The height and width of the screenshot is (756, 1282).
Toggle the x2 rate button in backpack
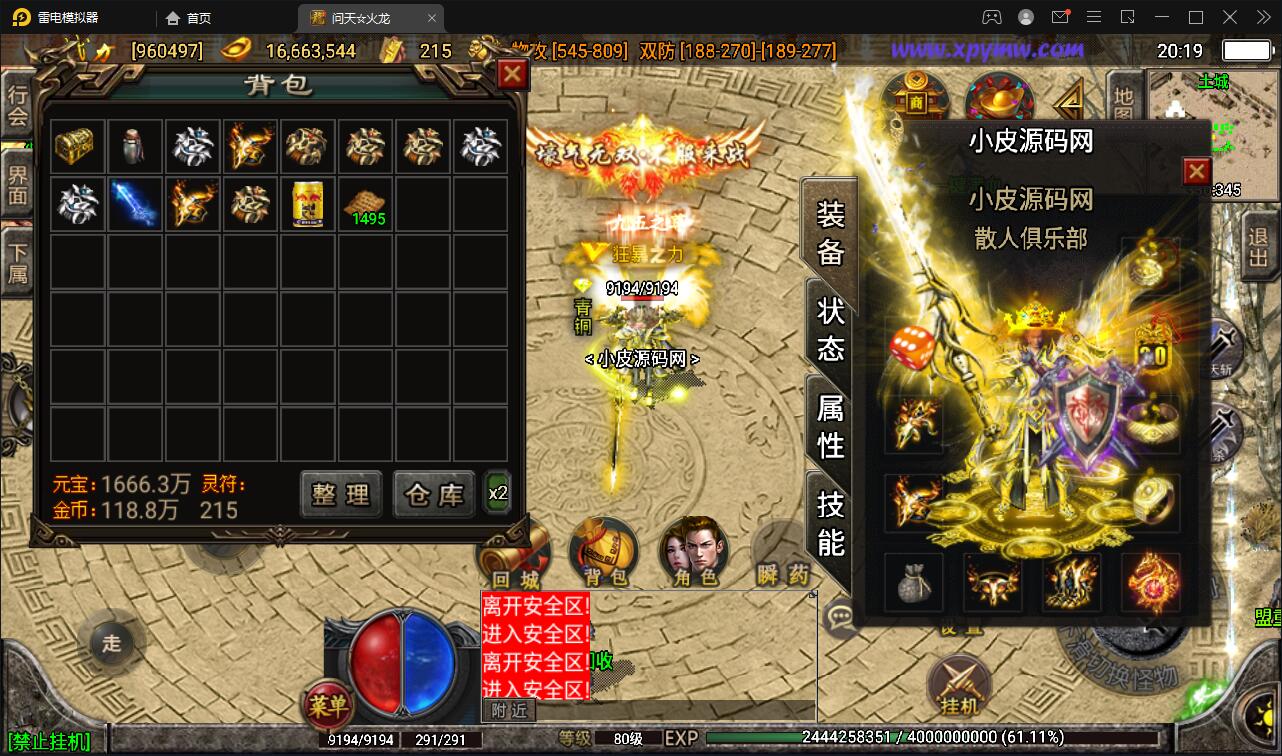[x=497, y=493]
